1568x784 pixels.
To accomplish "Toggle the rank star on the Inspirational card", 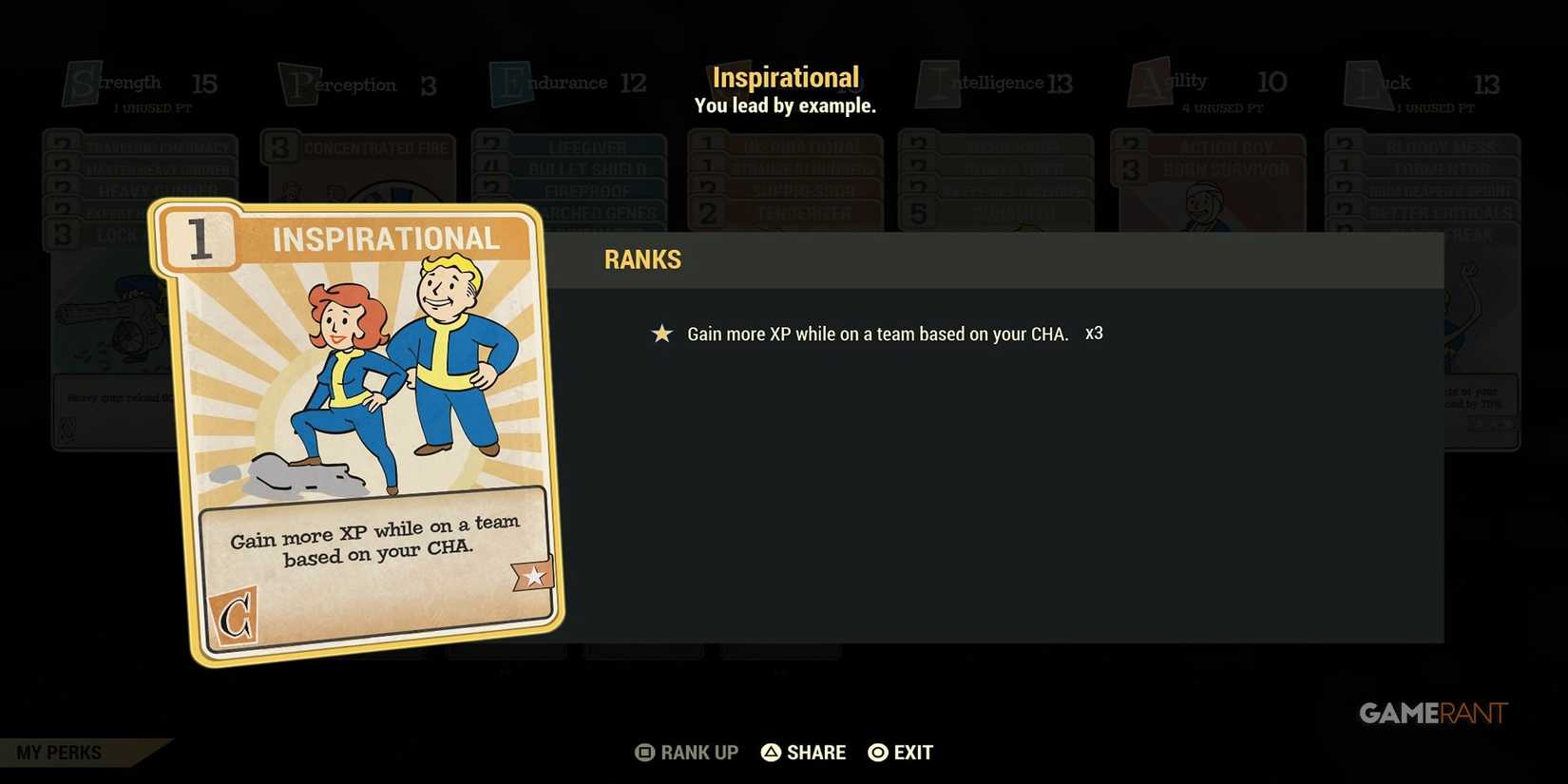I will (x=532, y=574).
